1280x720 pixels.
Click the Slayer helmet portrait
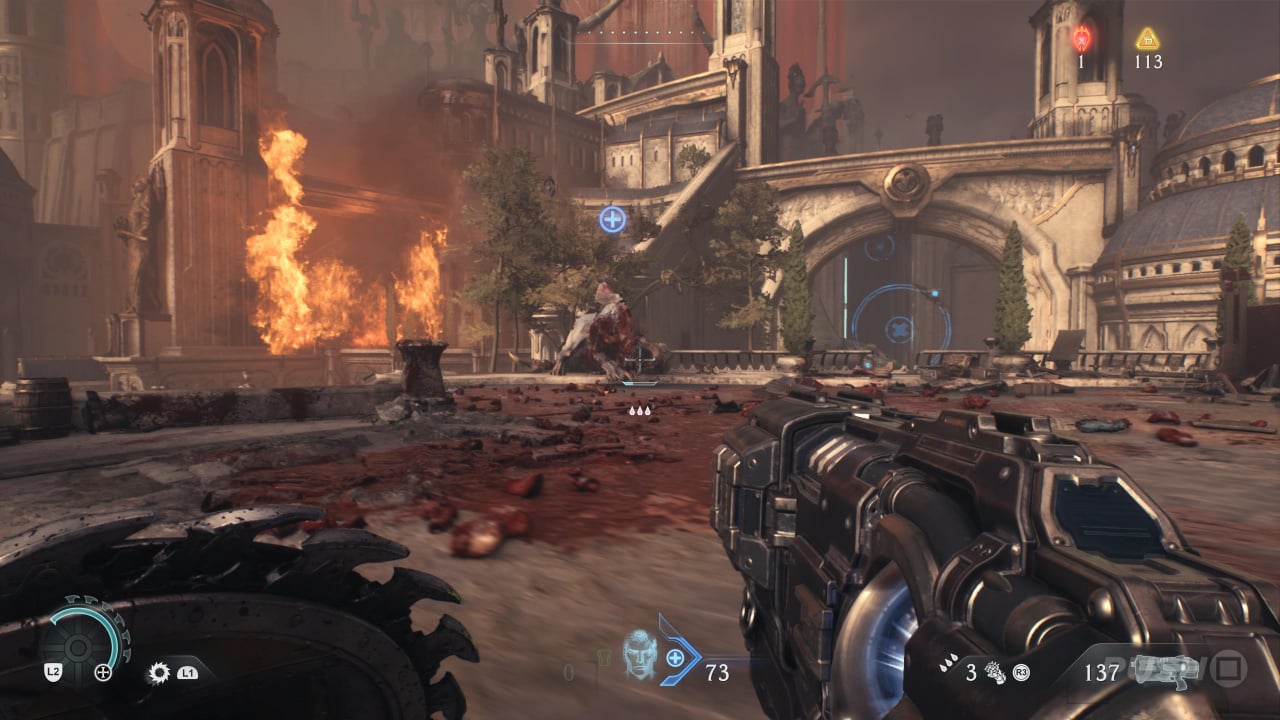coord(638,654)
